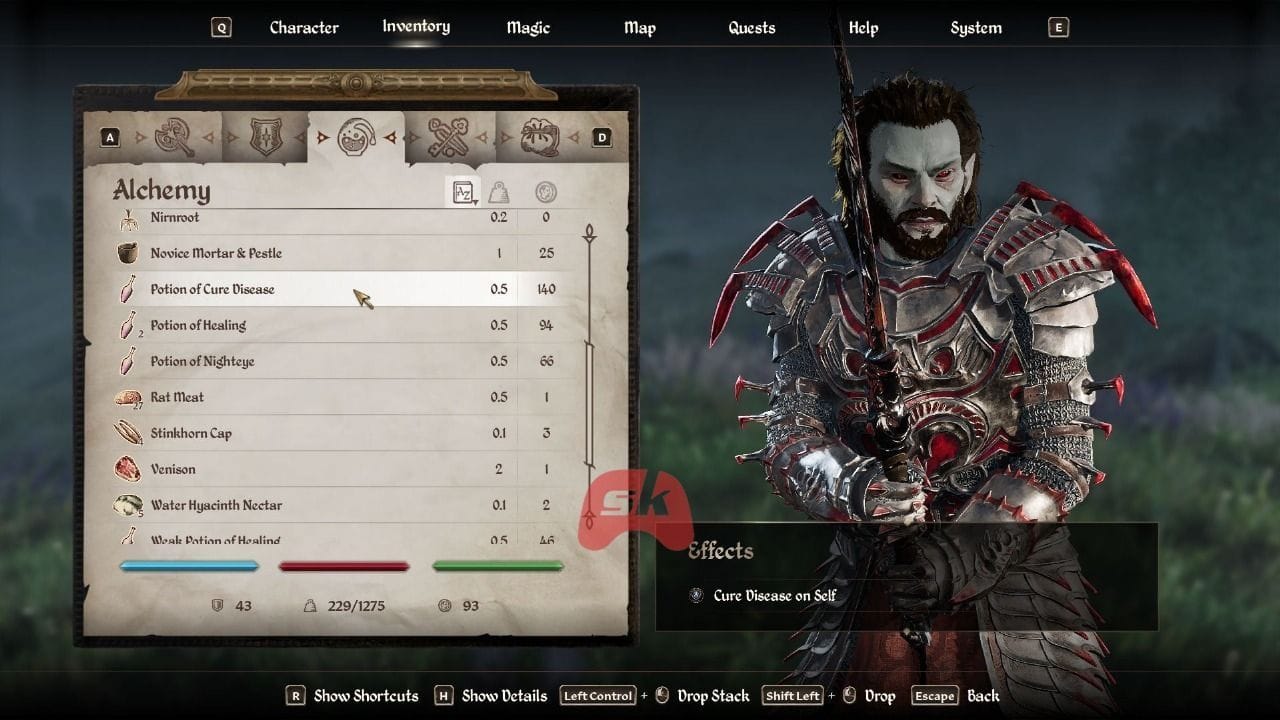The image size is (1280, 720).
Task: Click the weight sort icon above the list
Action: click(x=500, y=190)
